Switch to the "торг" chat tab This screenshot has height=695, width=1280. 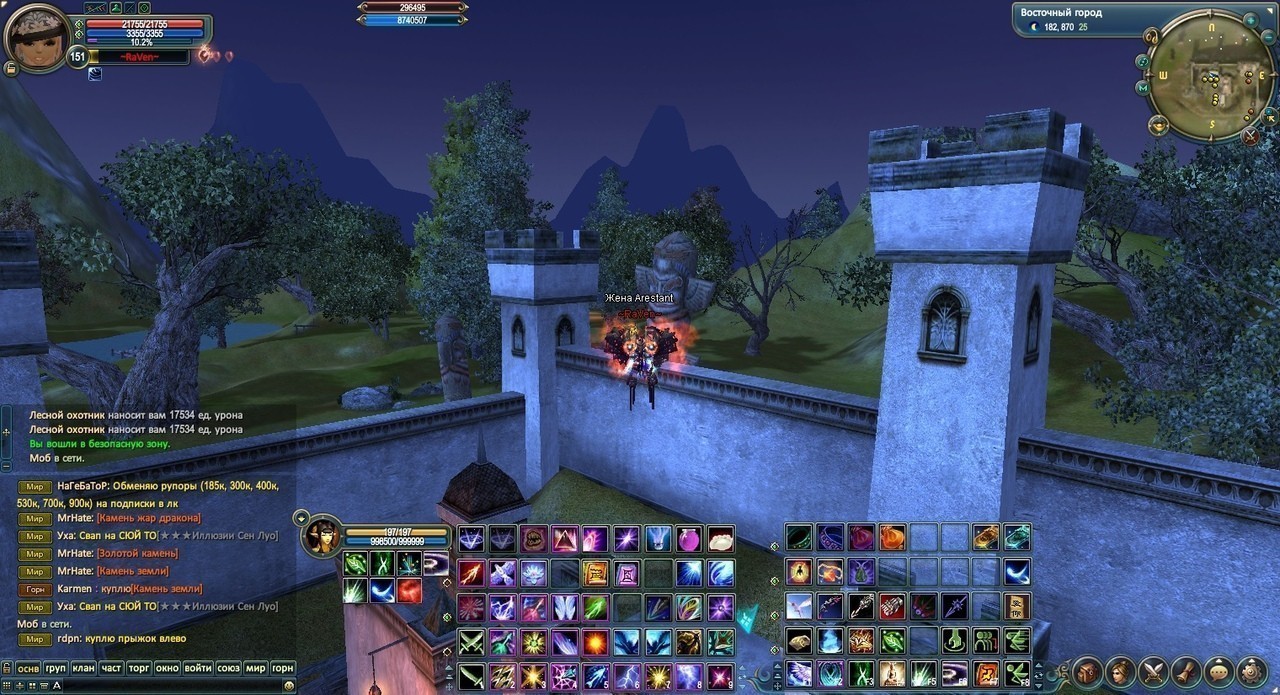(x=140, y=668)
